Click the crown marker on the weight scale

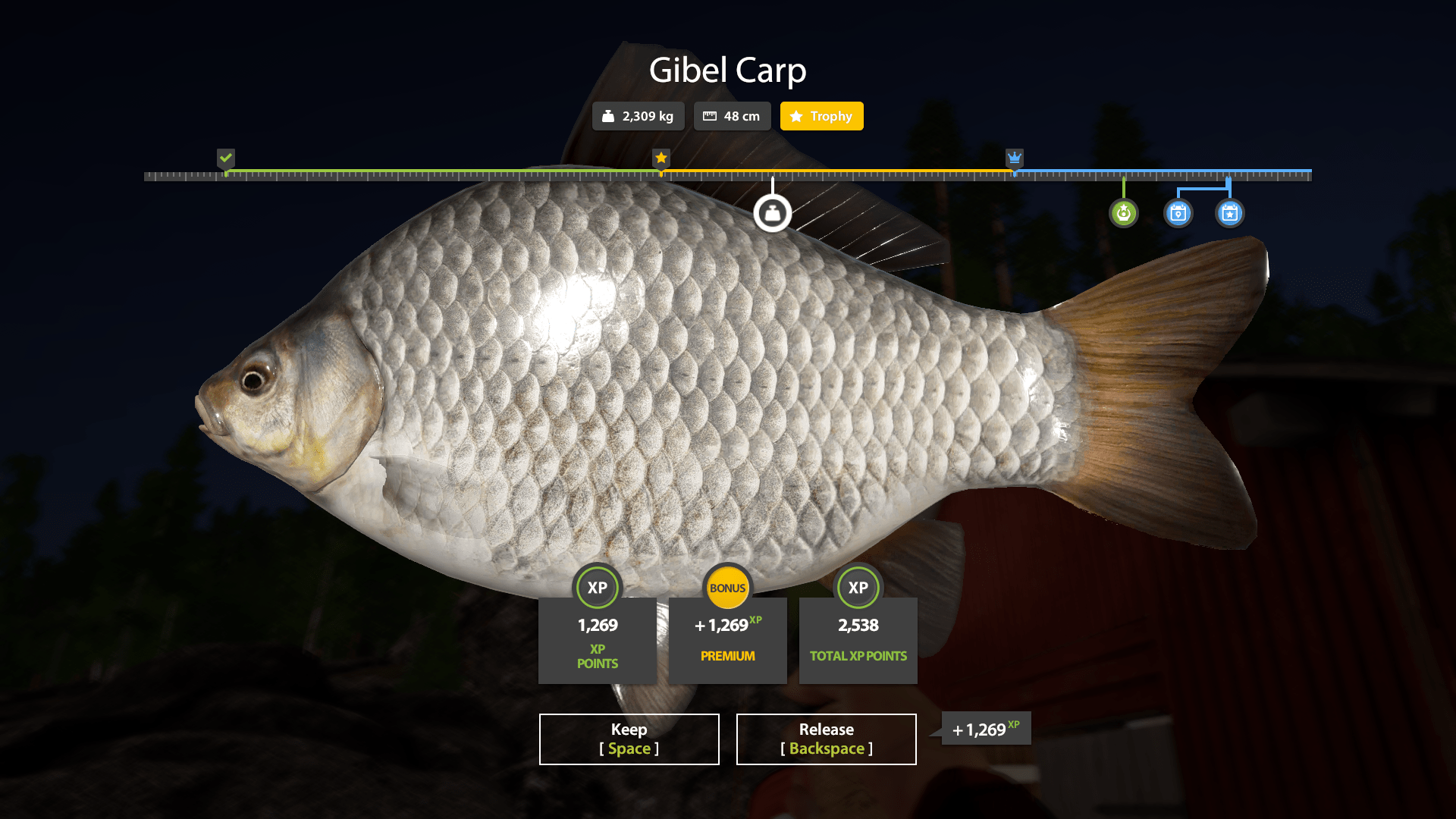[x=1015, y=158]
